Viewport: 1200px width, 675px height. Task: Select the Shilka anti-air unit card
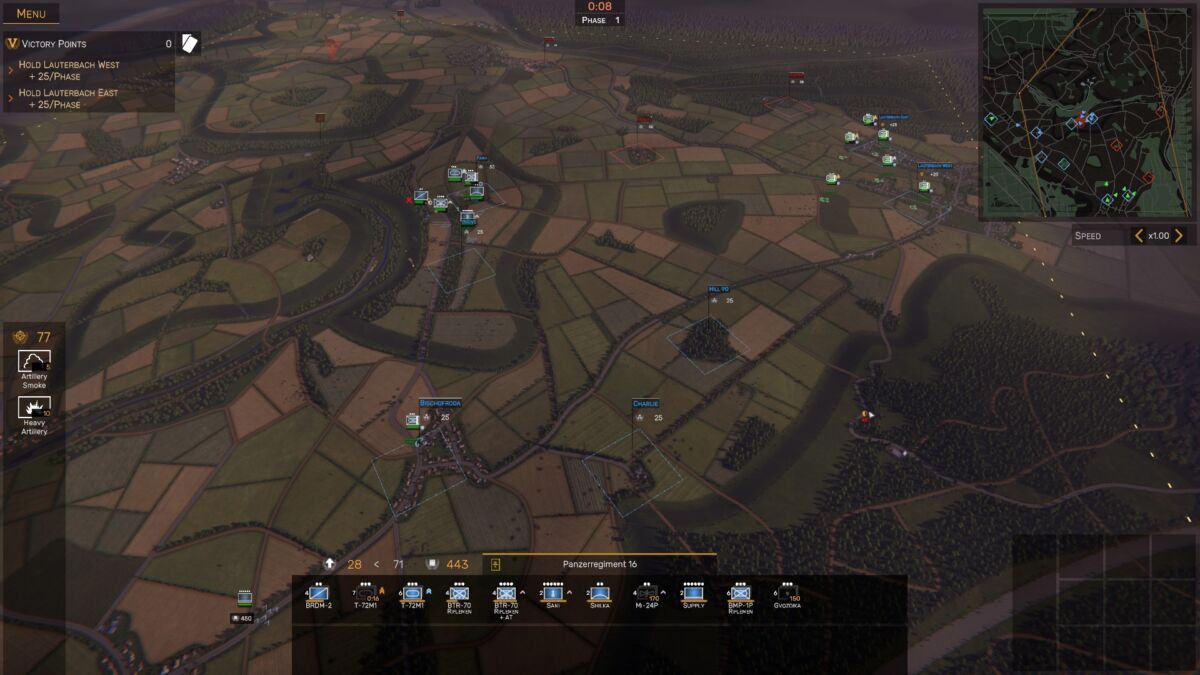point(599,595)
